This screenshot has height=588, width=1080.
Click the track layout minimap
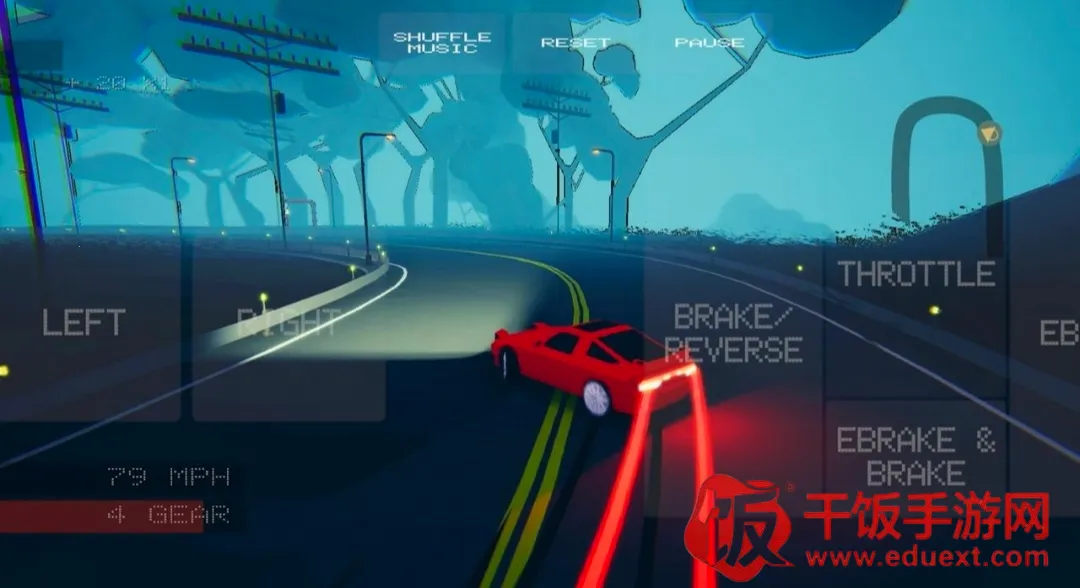coord(947,160)
